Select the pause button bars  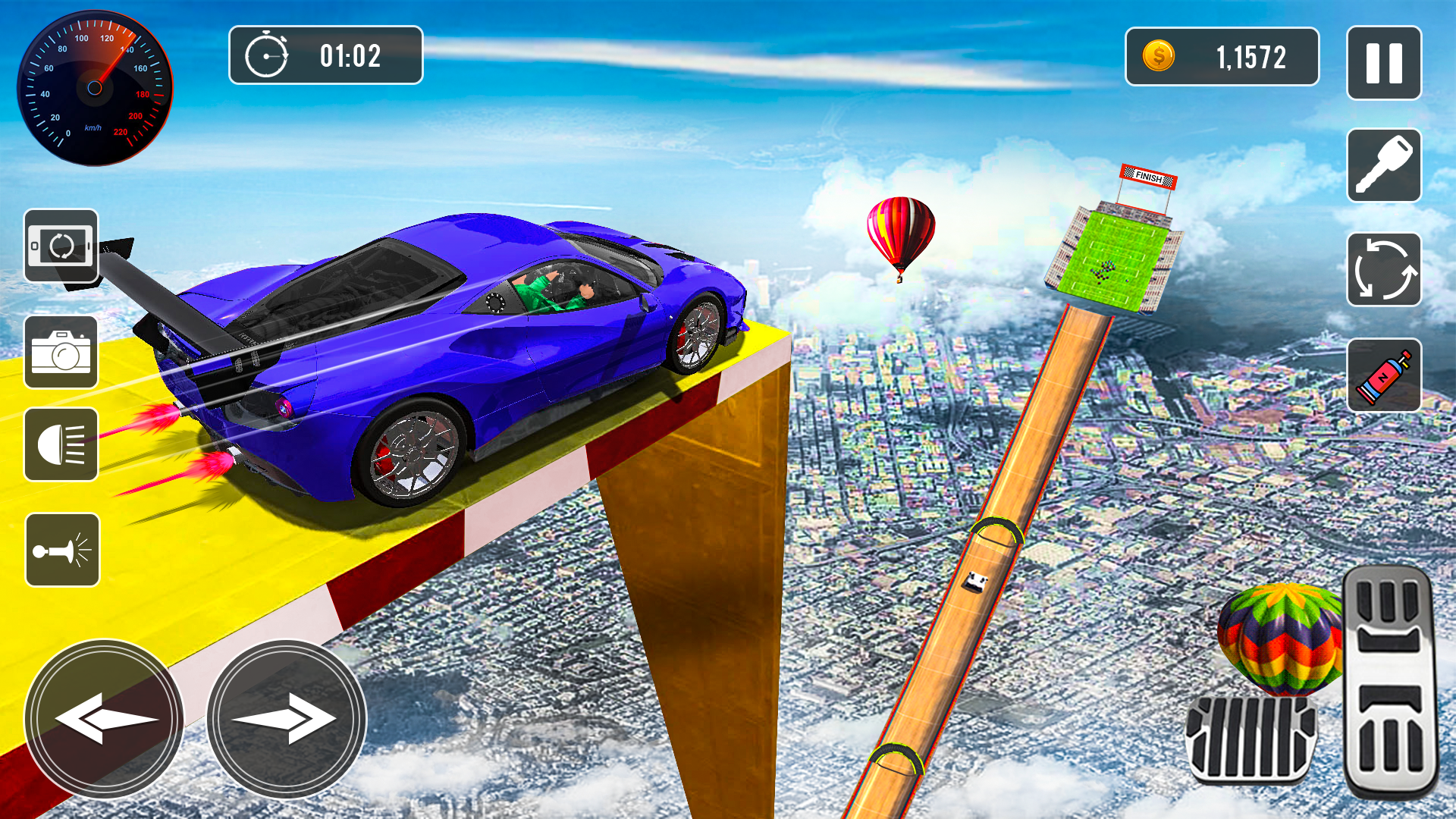(1385, 64)
